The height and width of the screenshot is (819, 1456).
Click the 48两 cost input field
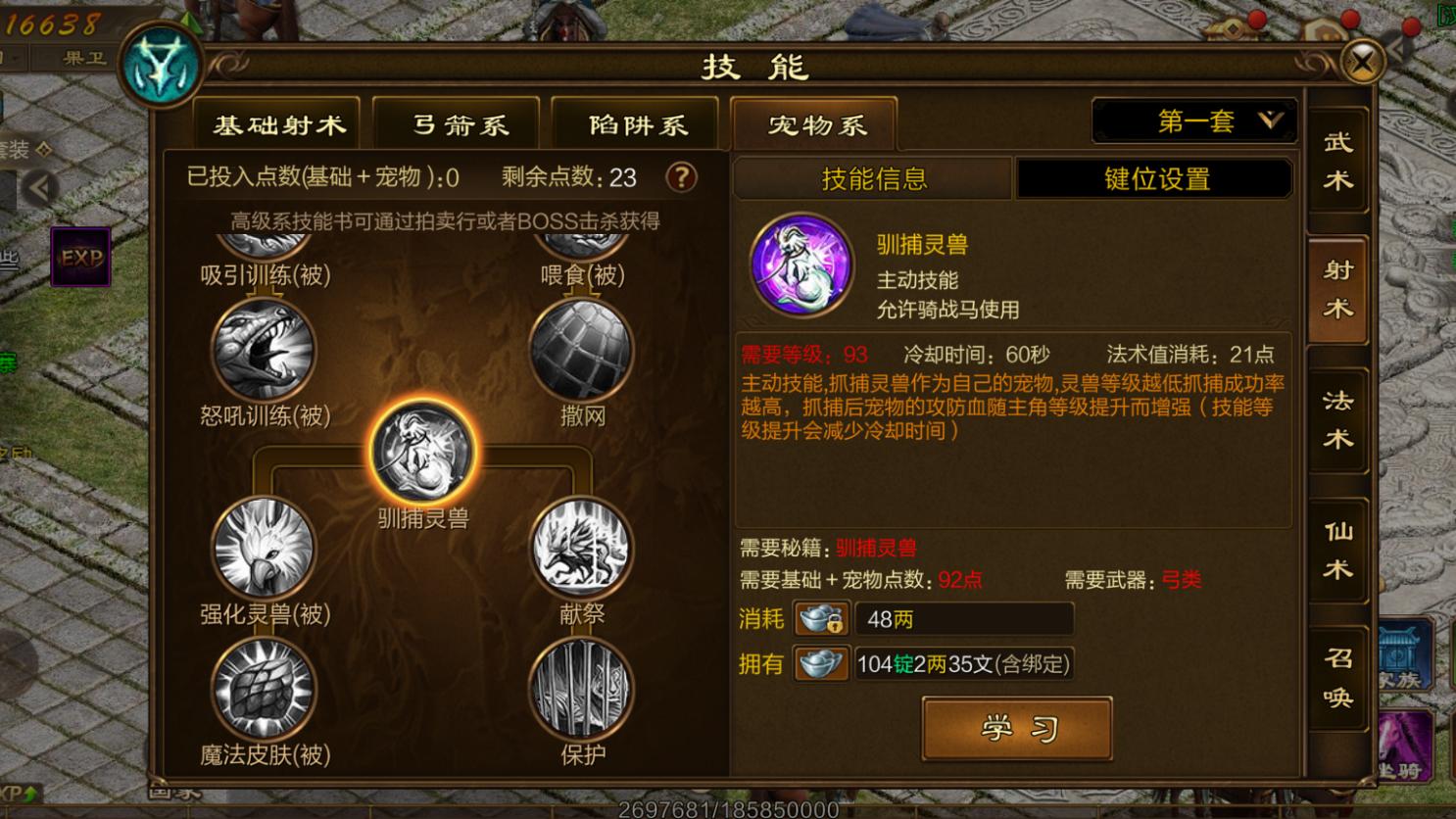point(963,618)
